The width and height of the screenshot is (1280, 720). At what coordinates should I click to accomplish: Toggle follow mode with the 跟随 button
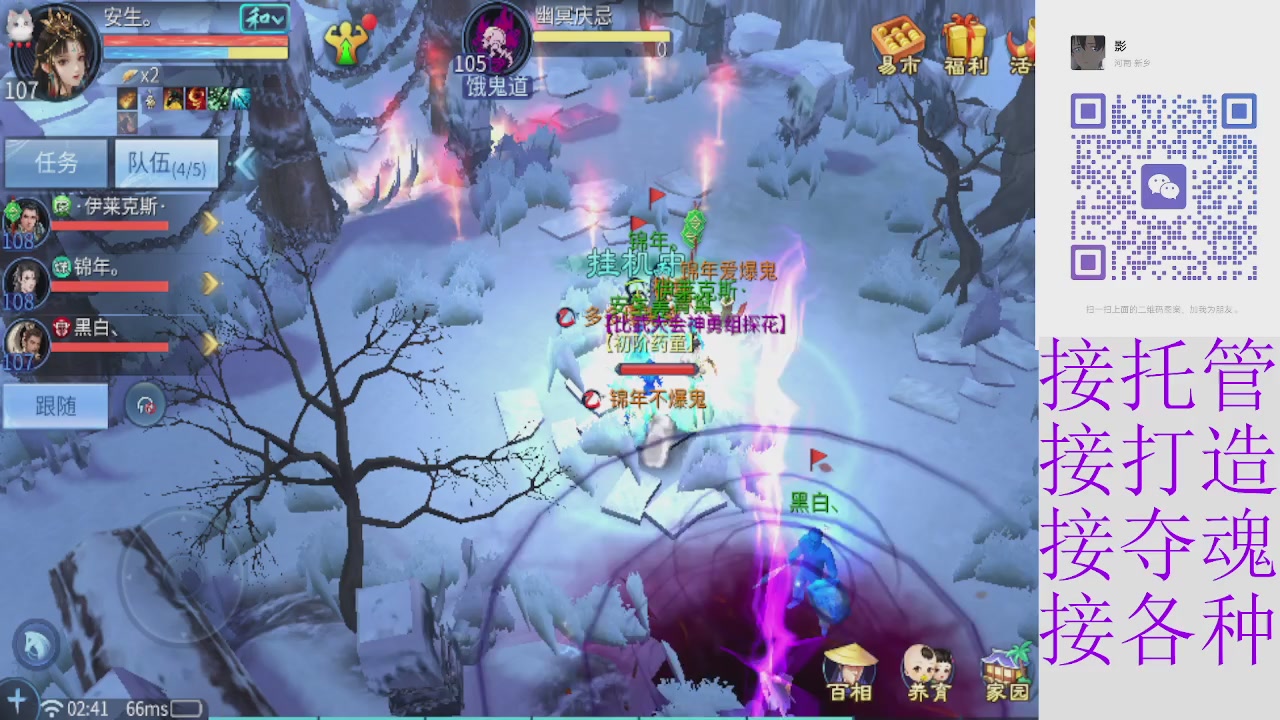coord(55,405)
